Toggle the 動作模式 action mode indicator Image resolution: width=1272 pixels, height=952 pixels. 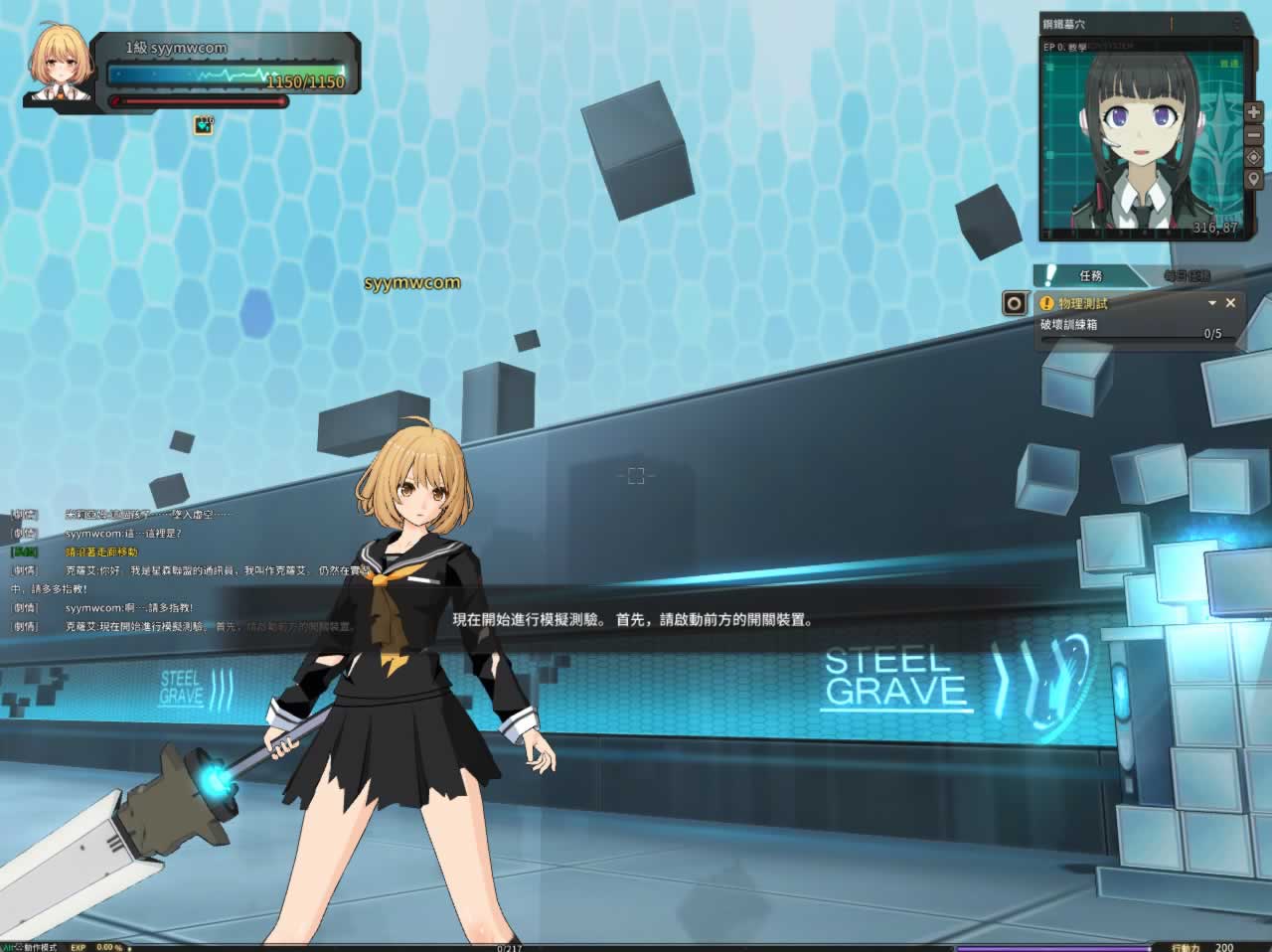40,947
